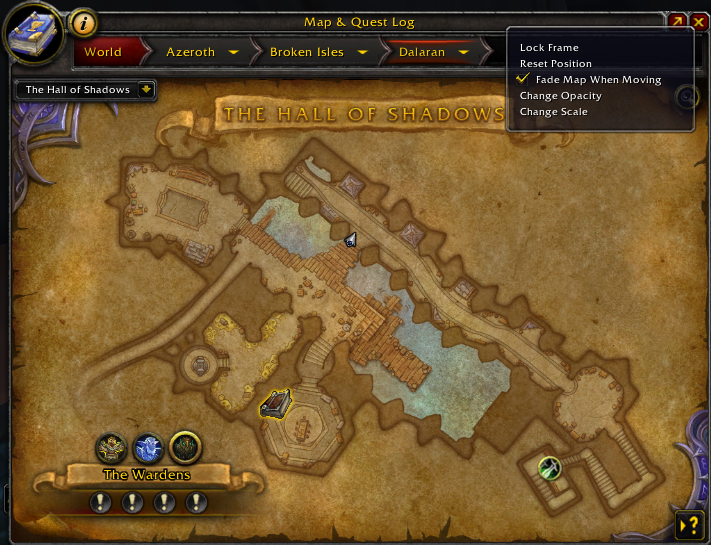Open the Dalaran breadcrumb dropdown
This screenshot has height=545, width=711.
pos(462,52)
